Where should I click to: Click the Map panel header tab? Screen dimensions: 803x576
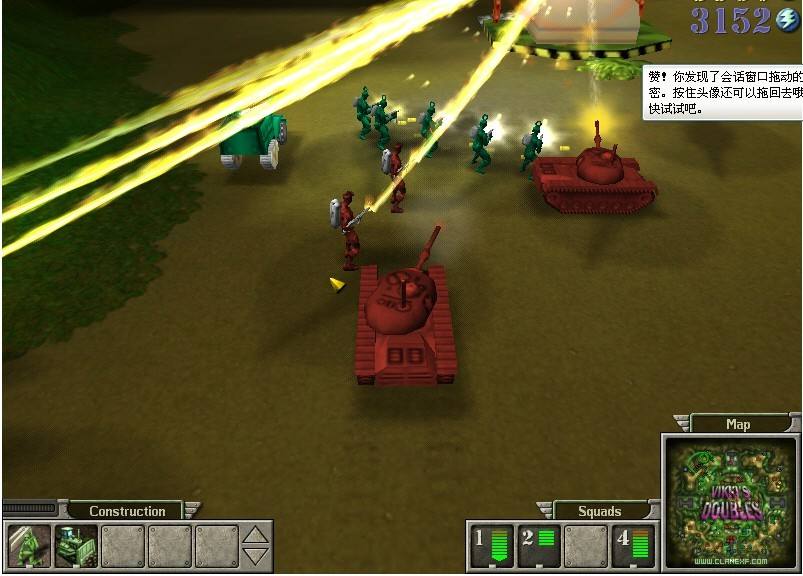[x=738, y=424]
